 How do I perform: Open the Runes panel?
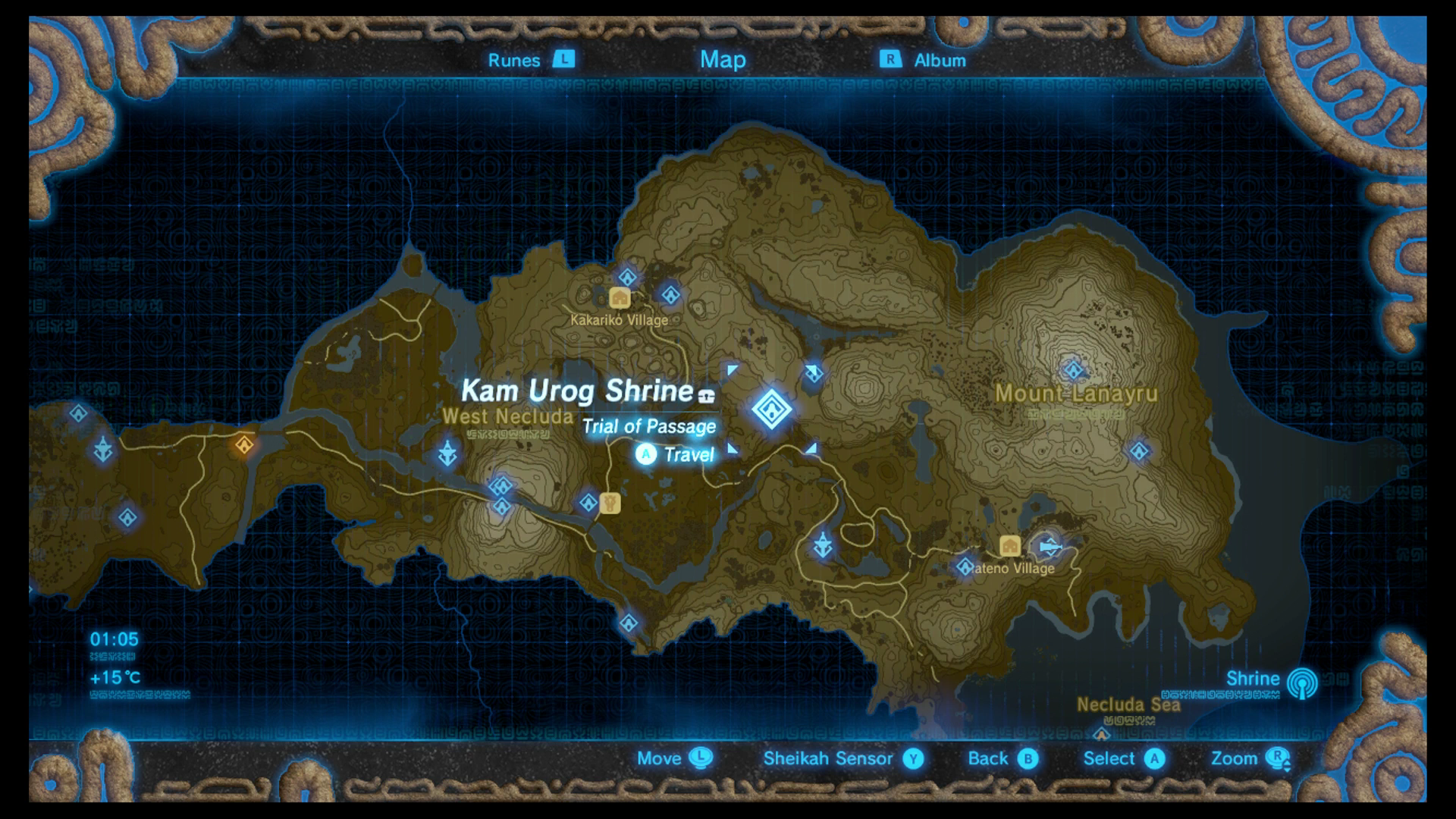click(x=516, y=60)
